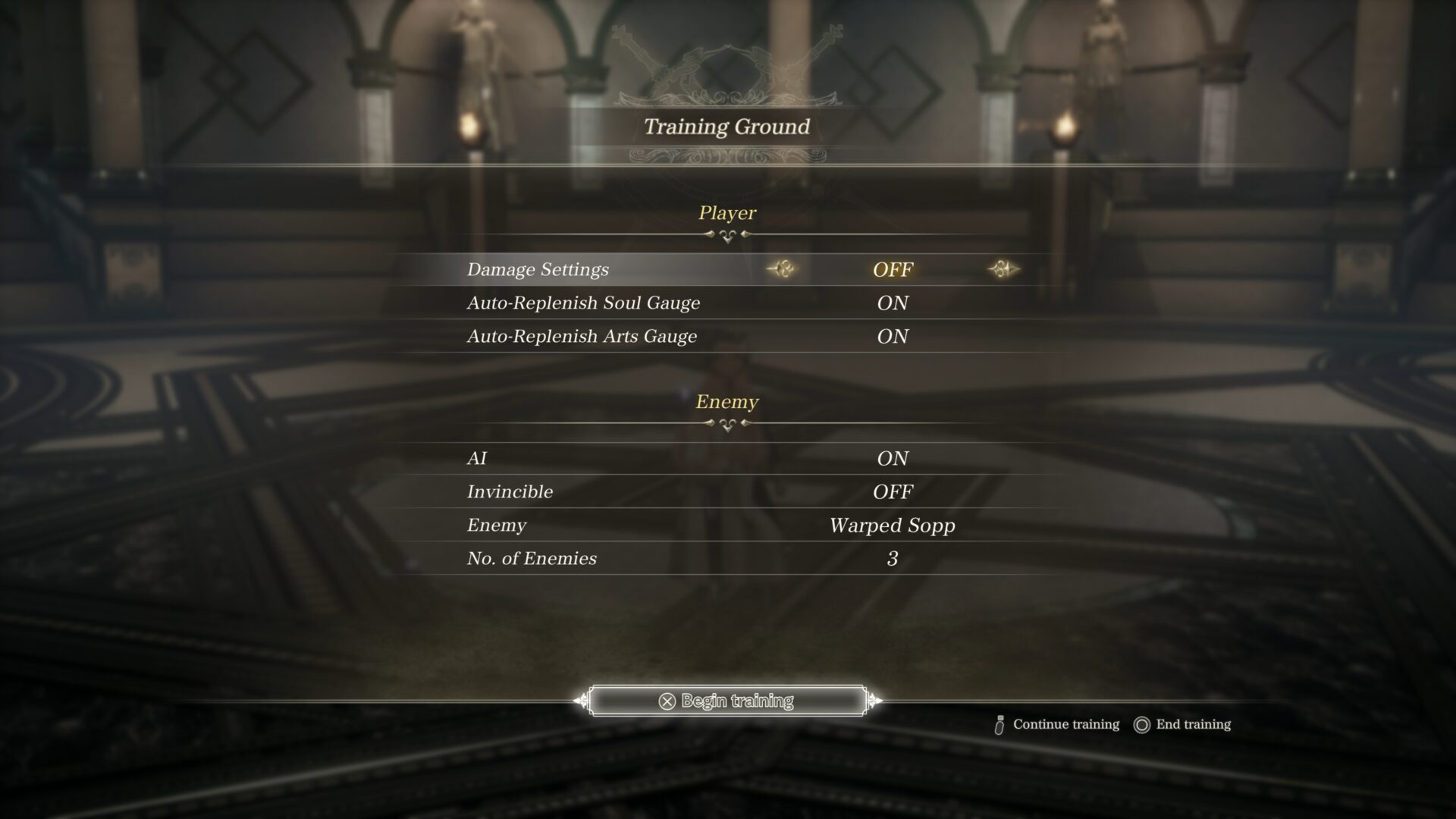Click the right arrow beside Damage Settings
1456x819 pixels.
tap(1003, 269)
